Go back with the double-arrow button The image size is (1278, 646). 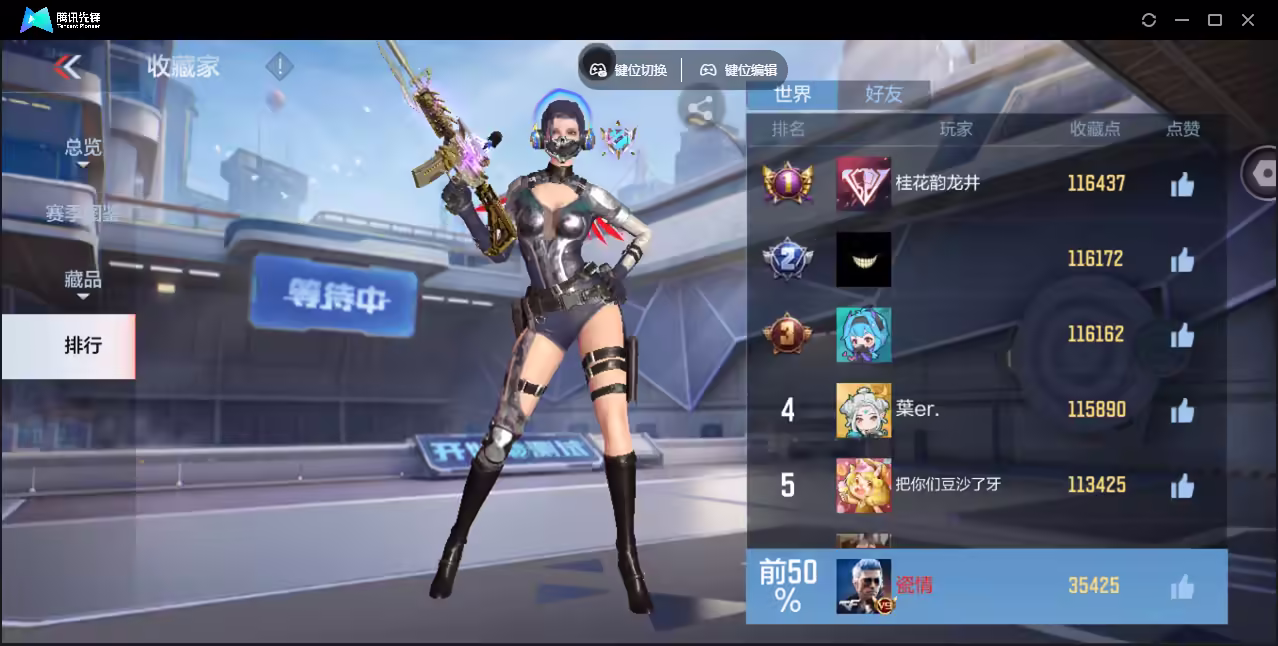(67, 67)
